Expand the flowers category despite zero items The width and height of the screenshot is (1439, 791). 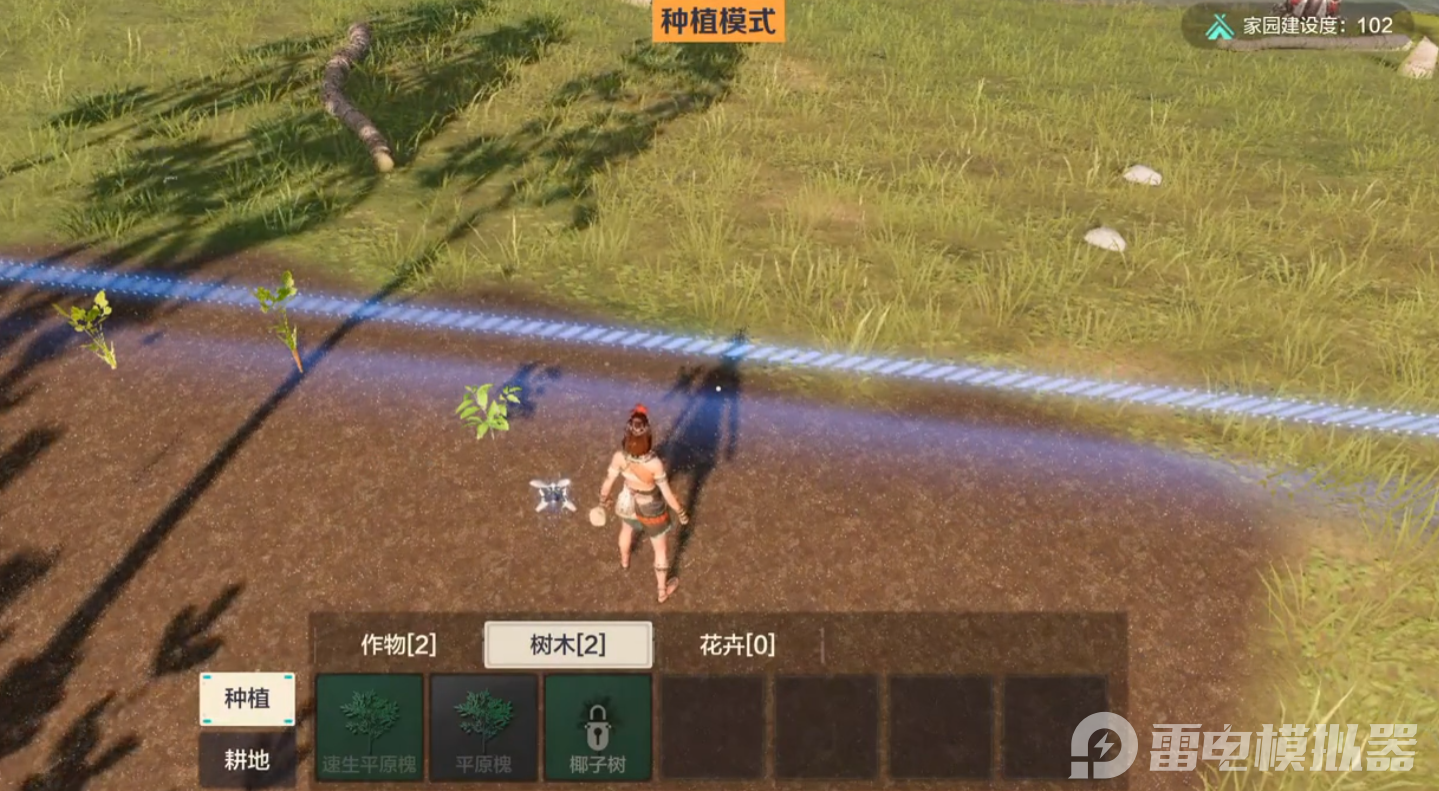tap(736, 645)
